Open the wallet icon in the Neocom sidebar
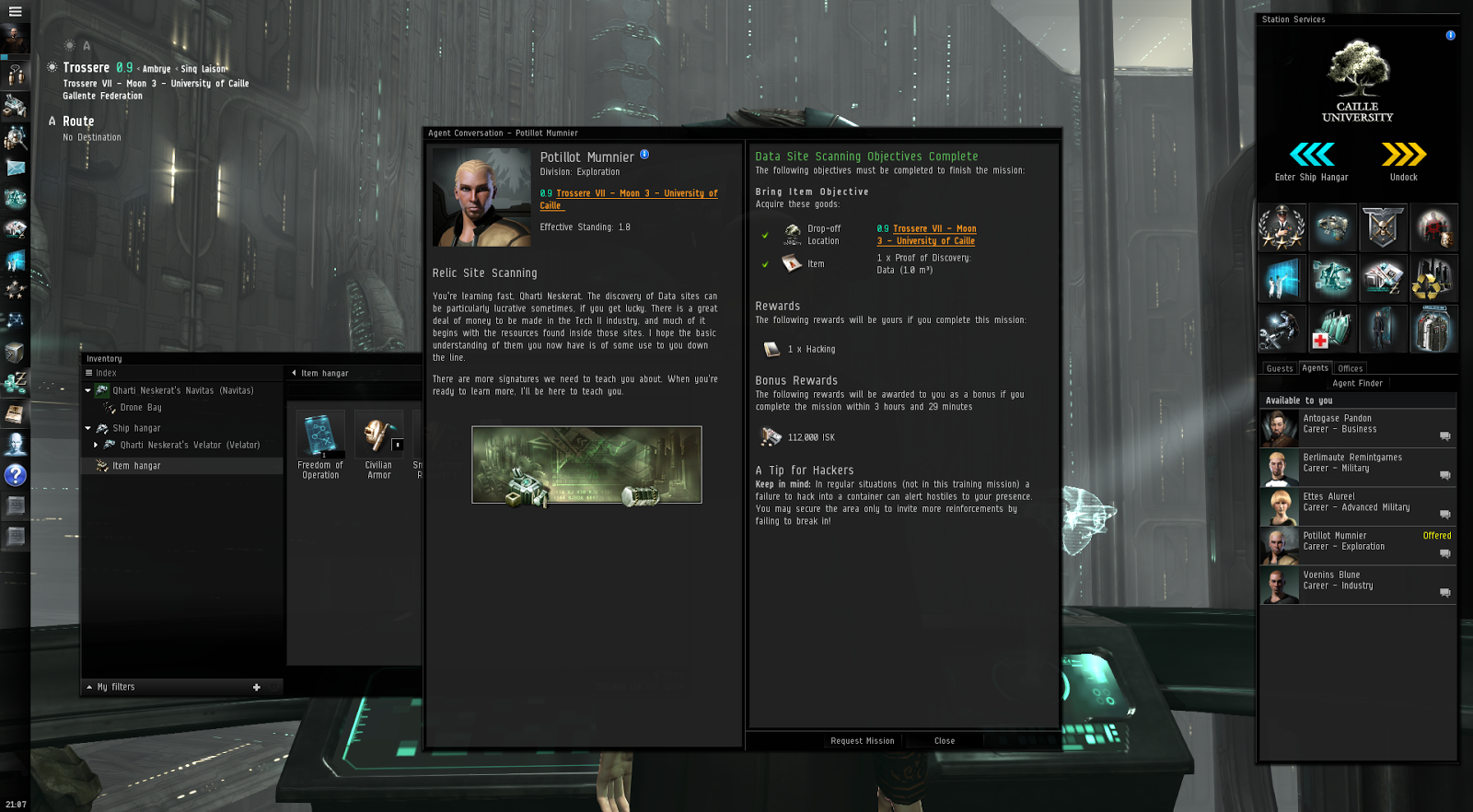Image resolution: width=1473 pixels, height=812 pixels. tap(15, 382)
